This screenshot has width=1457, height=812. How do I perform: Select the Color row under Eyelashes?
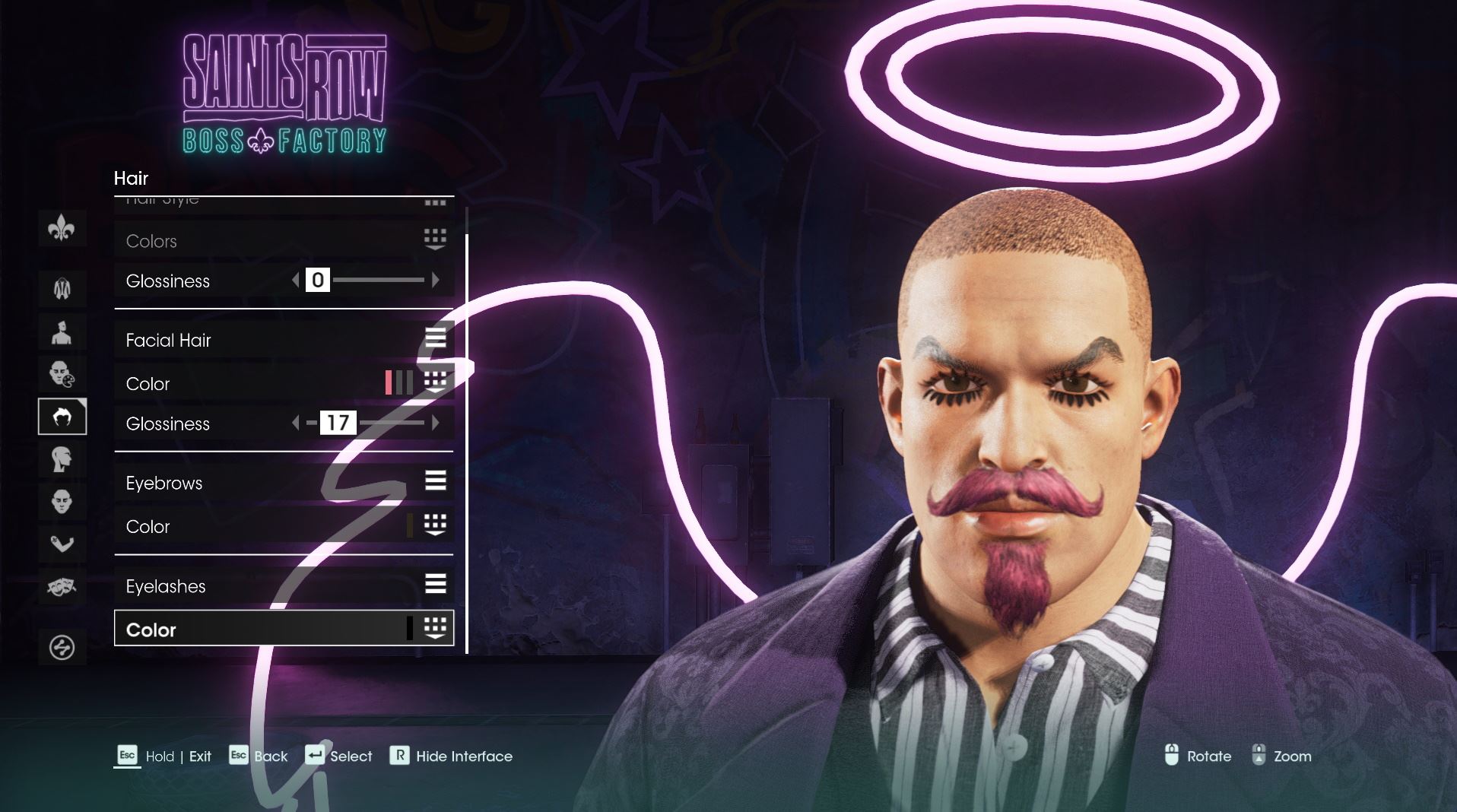[283, 629]
